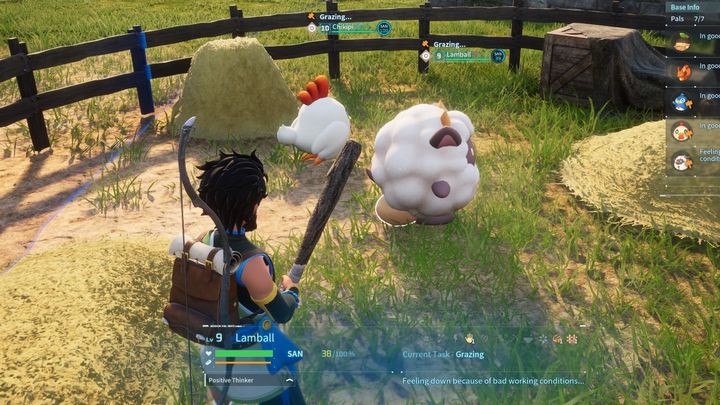Select the Pengullet row in Base Info
720x405 pixels.
pyautogui.click(x=692, y=100)
